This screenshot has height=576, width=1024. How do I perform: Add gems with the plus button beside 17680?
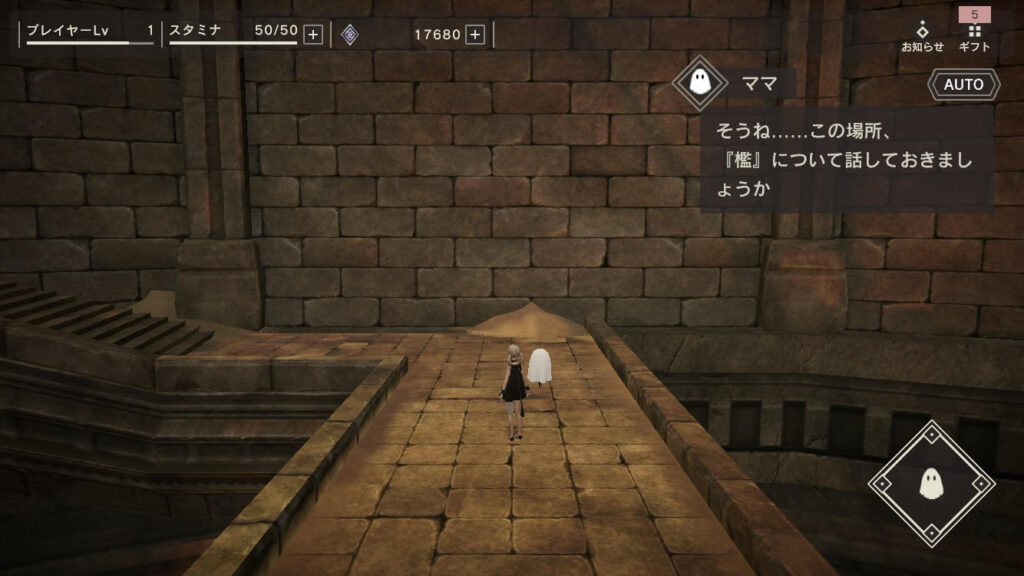click(x=475, y=35)
